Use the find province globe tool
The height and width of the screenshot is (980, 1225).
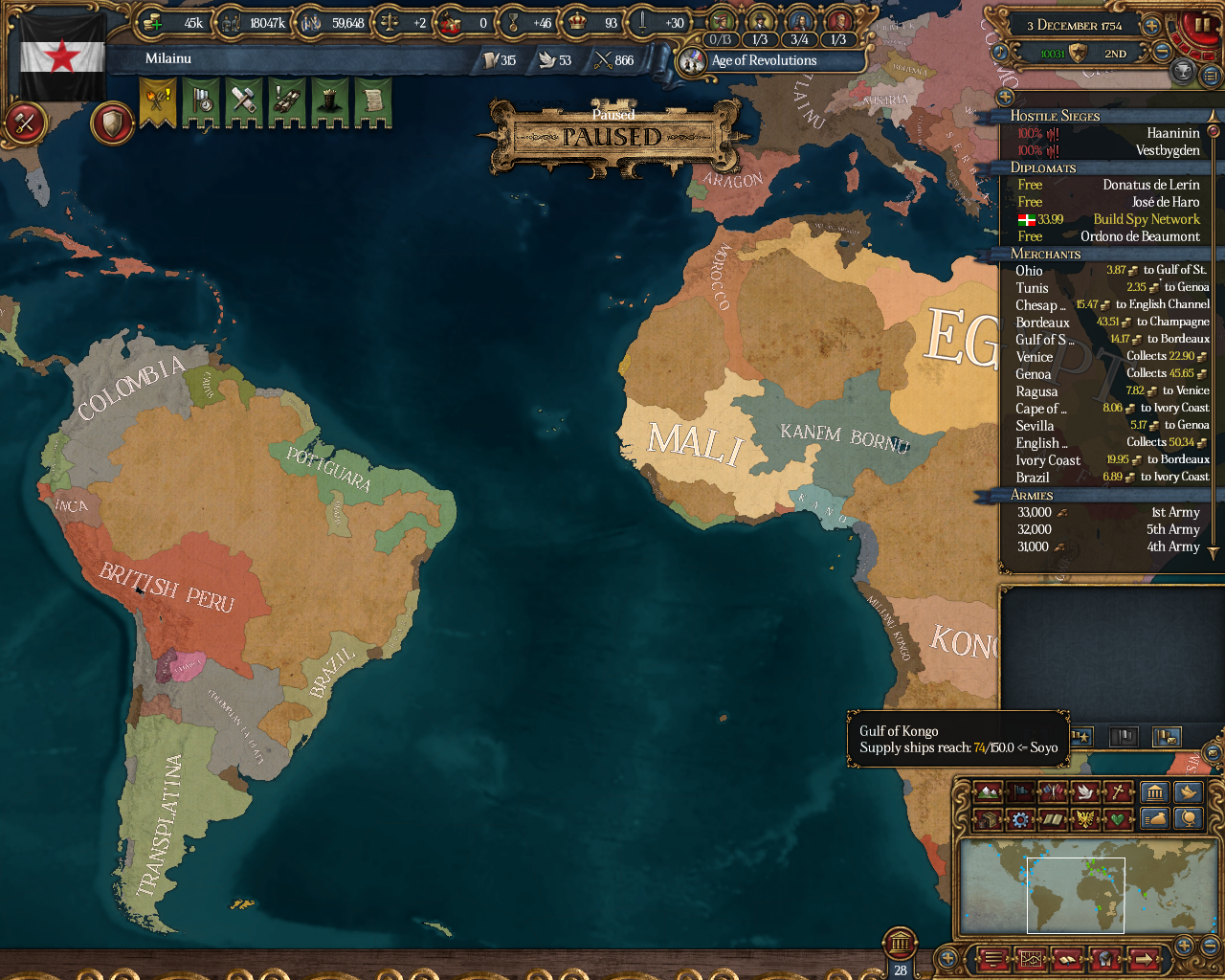(1190, 820)
